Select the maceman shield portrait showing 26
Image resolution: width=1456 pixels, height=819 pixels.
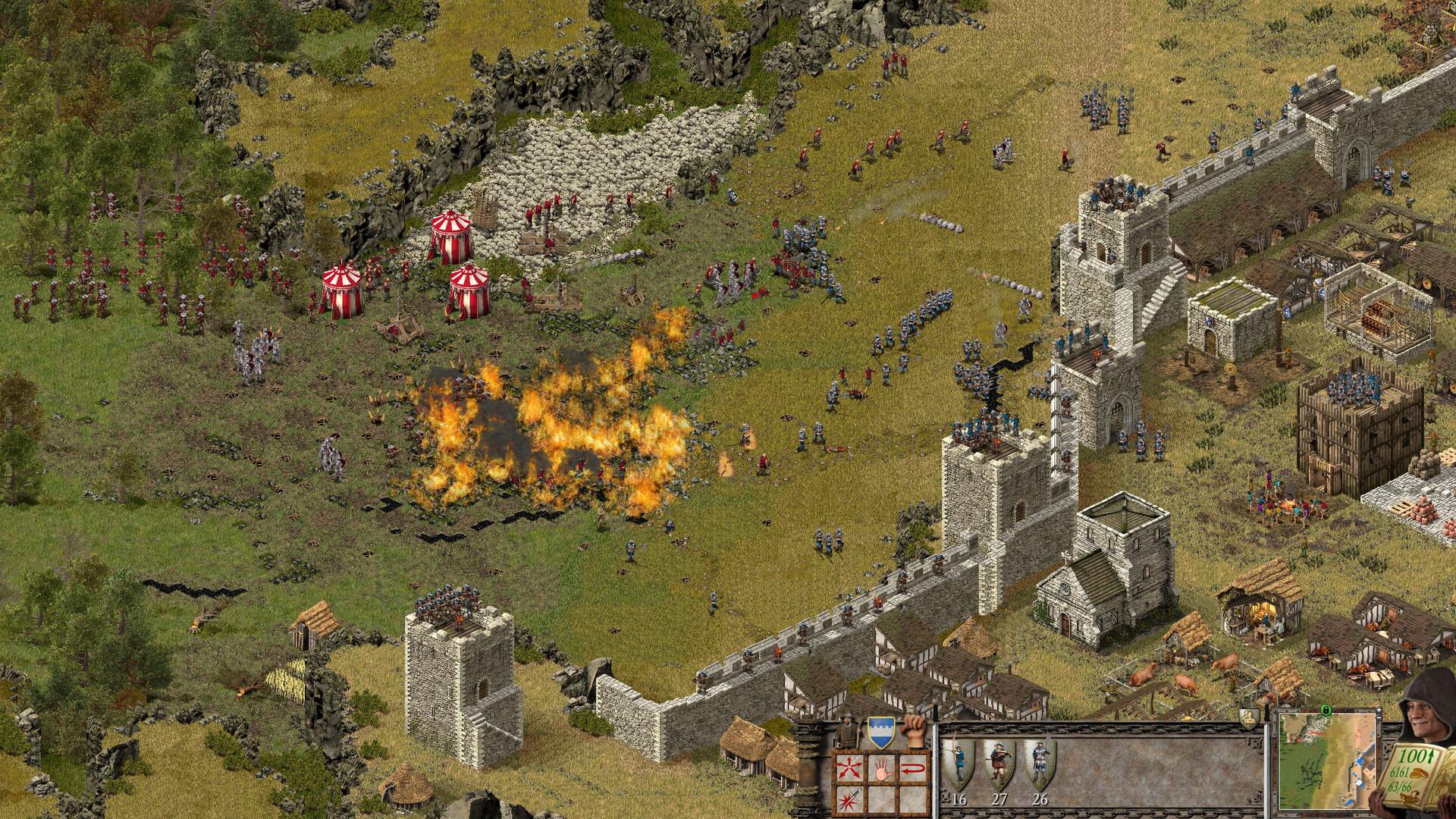pyautogui.click(x=1040, y=761)
